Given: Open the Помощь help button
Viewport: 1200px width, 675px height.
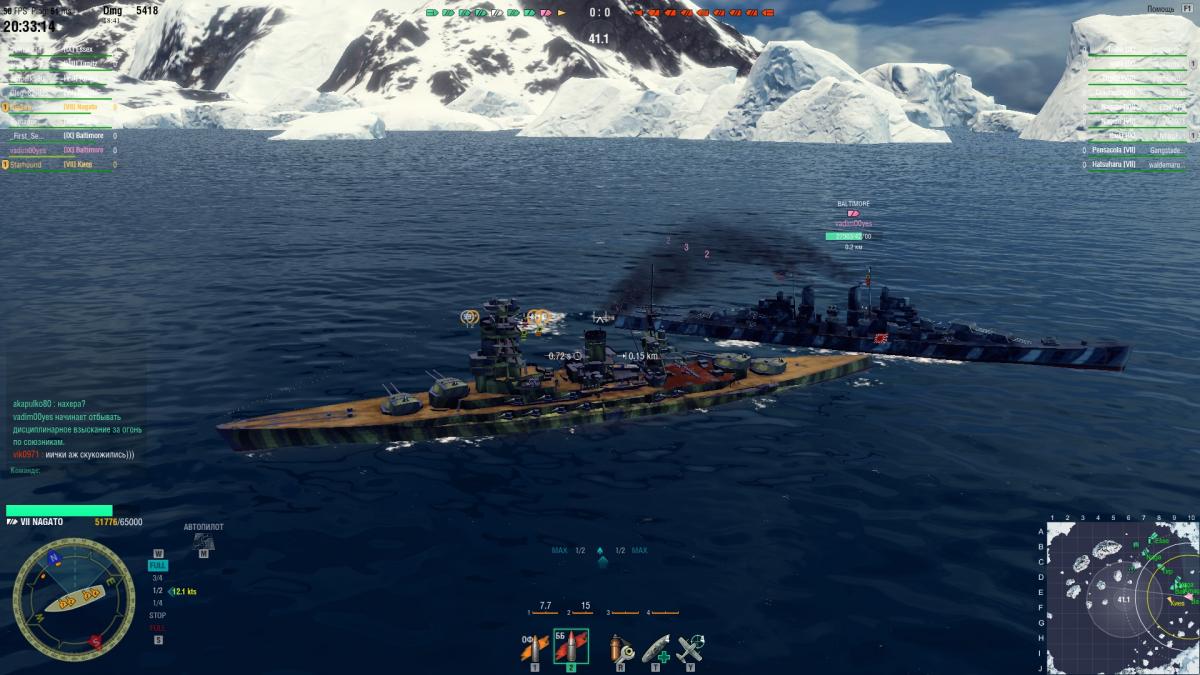Looking at the screenshot, I should [x=1160, y=8].
